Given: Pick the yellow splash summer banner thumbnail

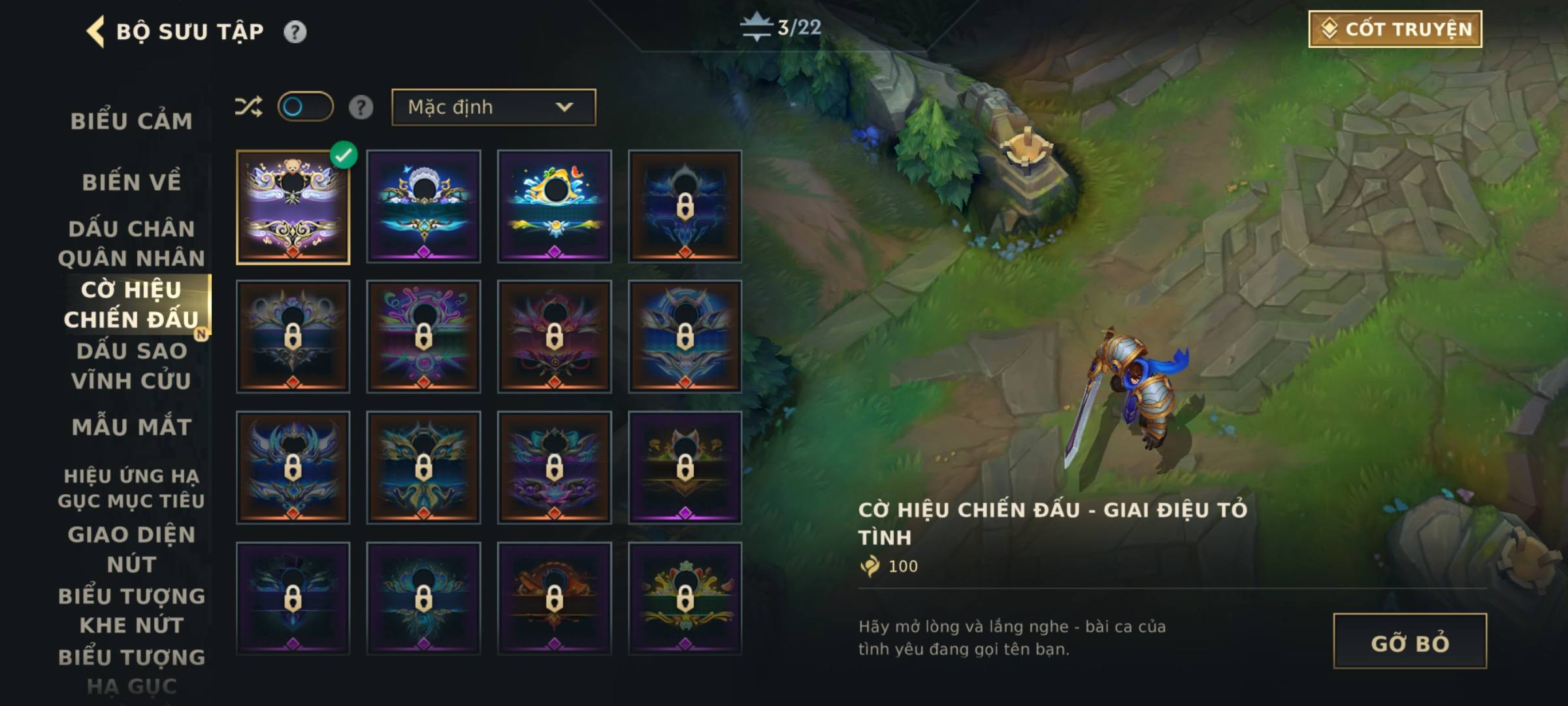Looking at the screenshot, I should (554, 207).
